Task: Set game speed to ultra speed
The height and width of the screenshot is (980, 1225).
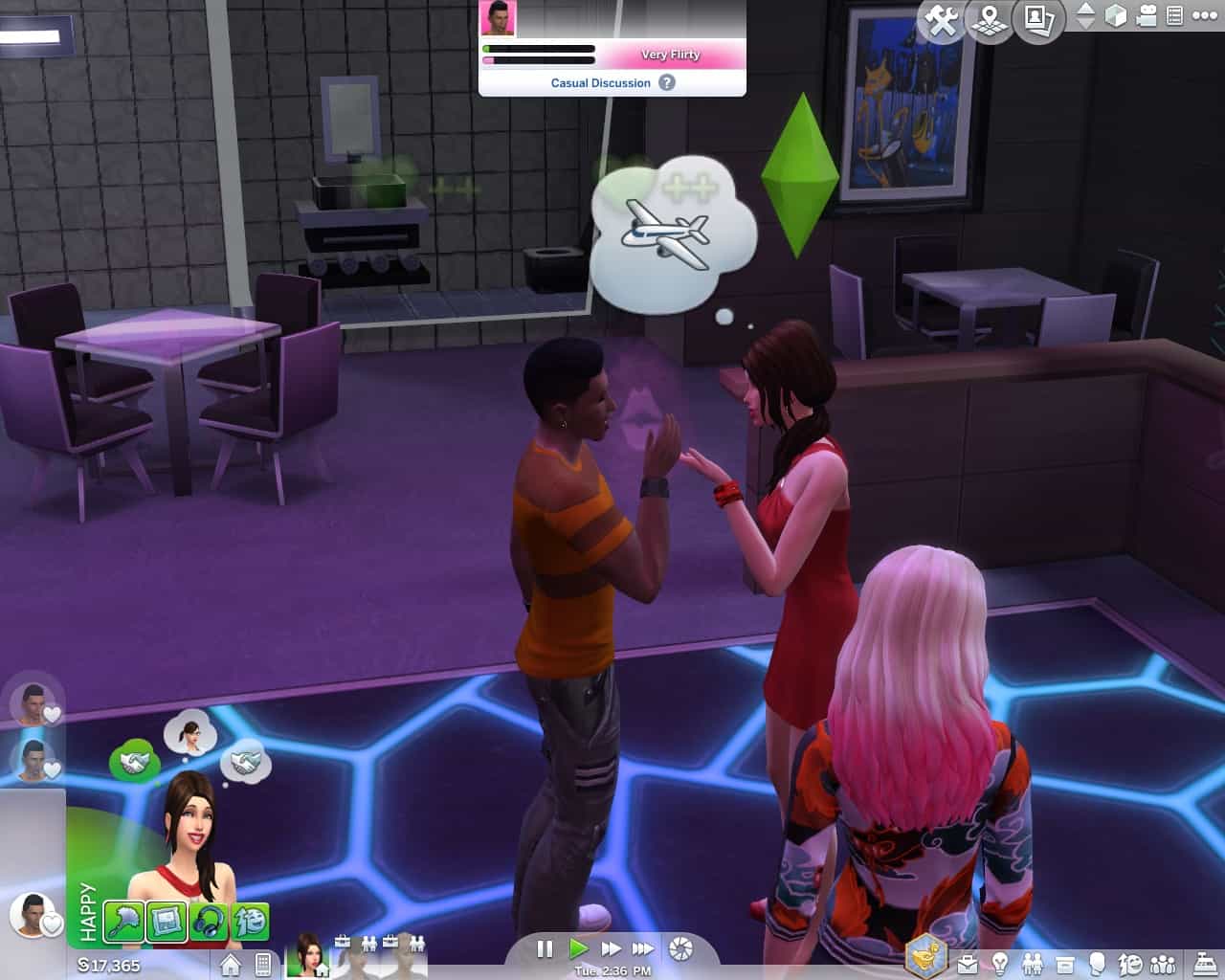Action: click(643, 949)
